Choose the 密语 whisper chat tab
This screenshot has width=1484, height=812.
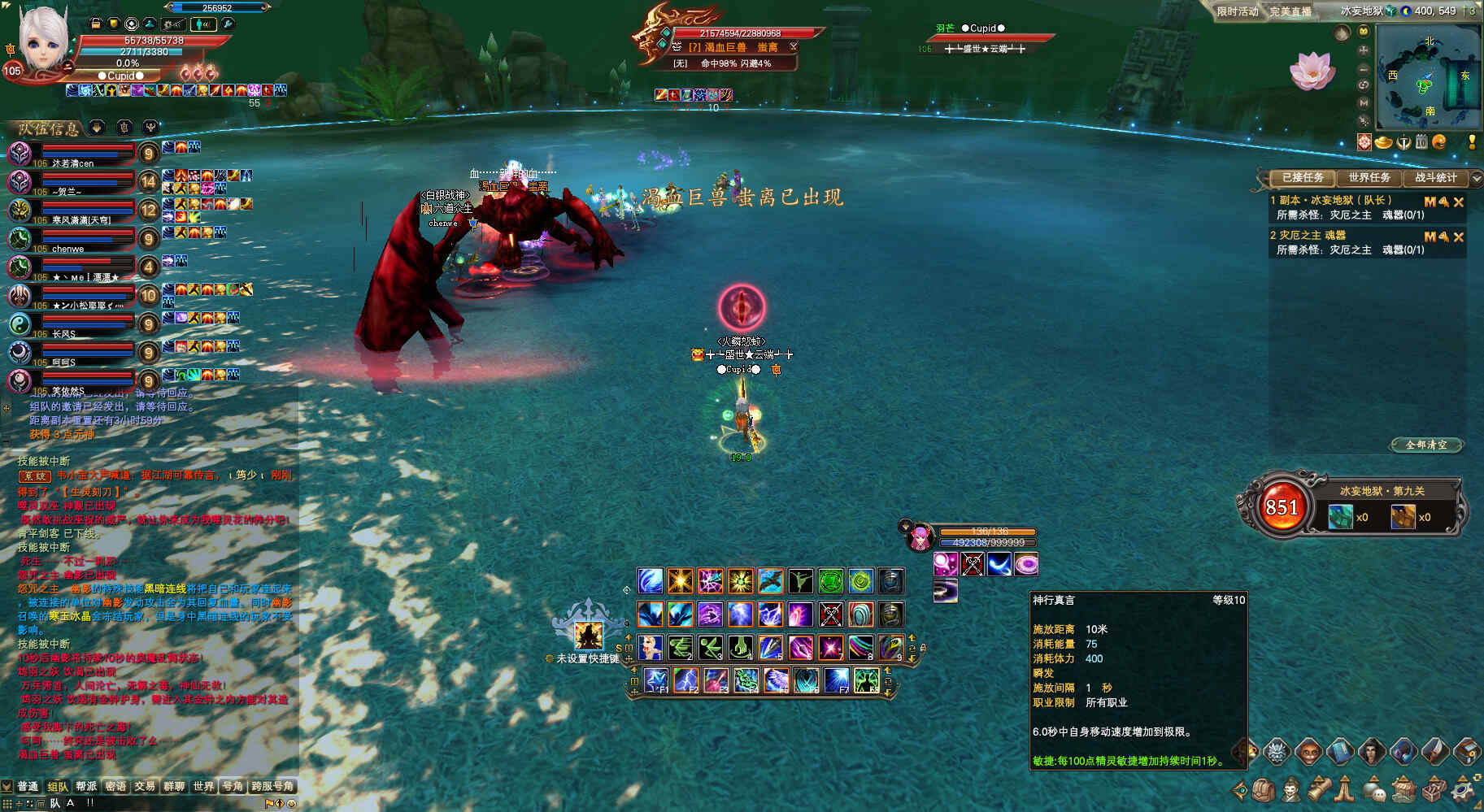tap(115, 786)
